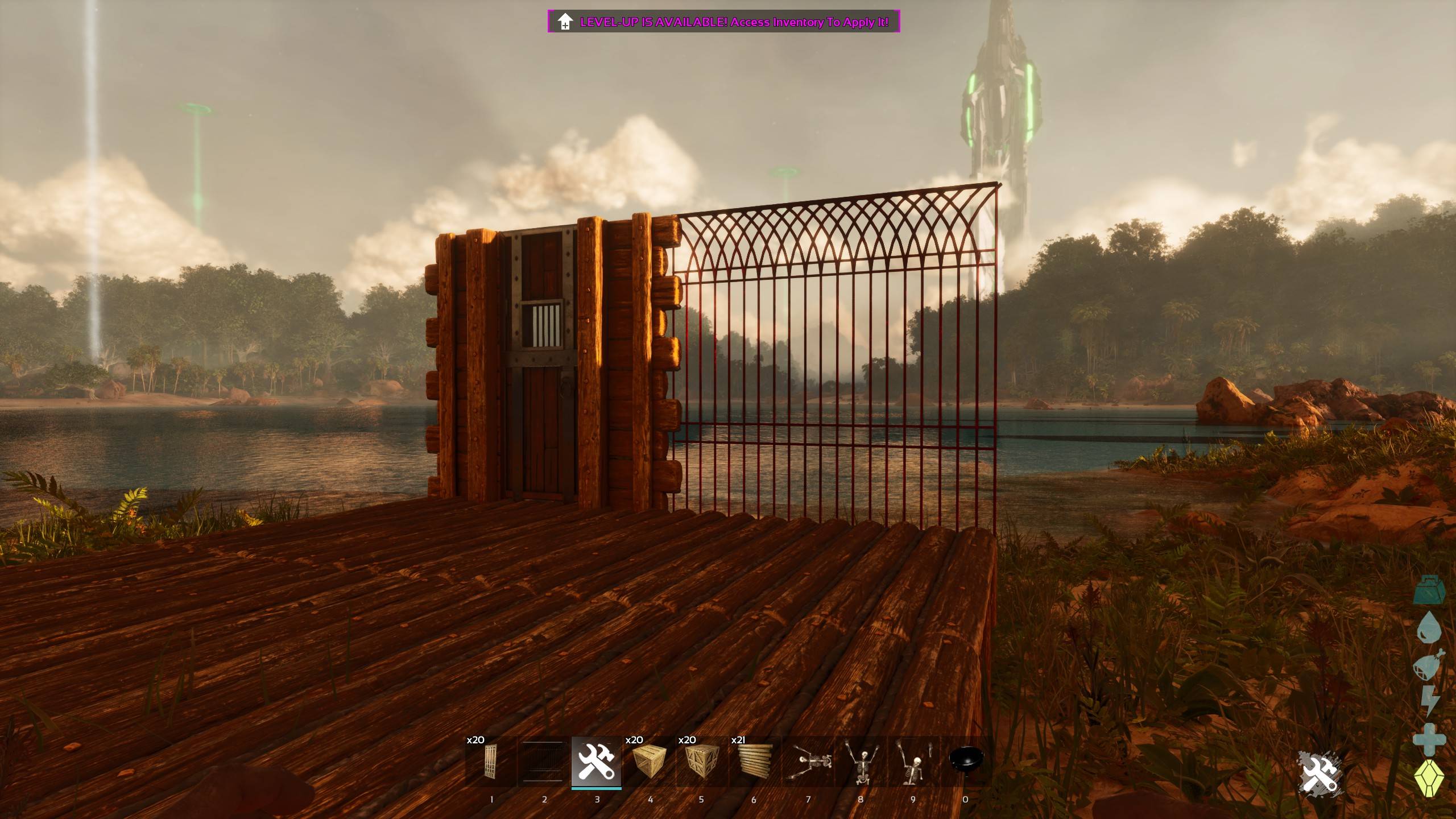Pick the kneeling skeleton hotbar slot
The width and height of the screenshot is (1456, 819).
point(913,762)
